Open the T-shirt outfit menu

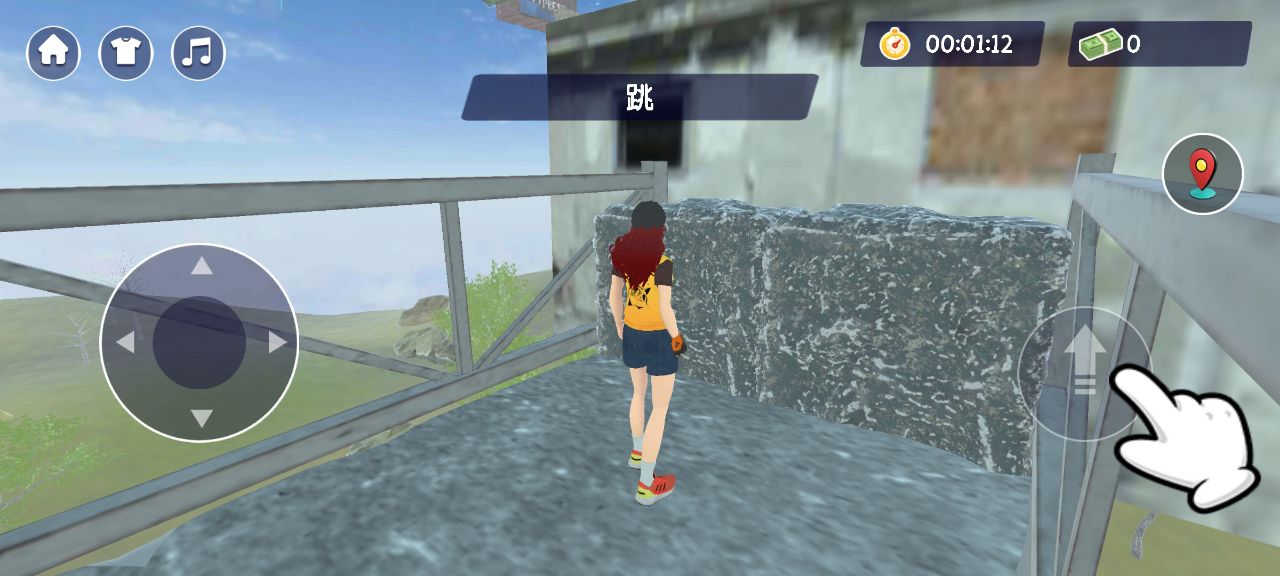(x=126, y=53)
